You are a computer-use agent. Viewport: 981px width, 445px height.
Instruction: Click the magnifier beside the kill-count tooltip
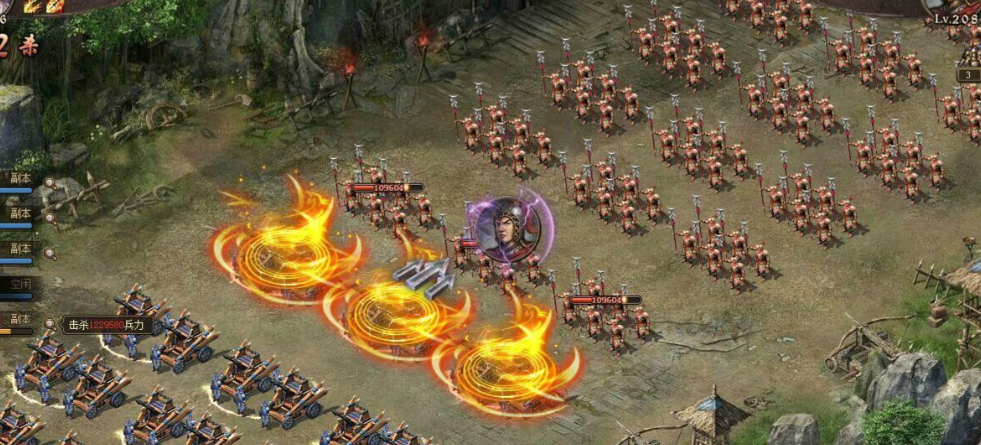pyautogui.click(x=50, y=323)
